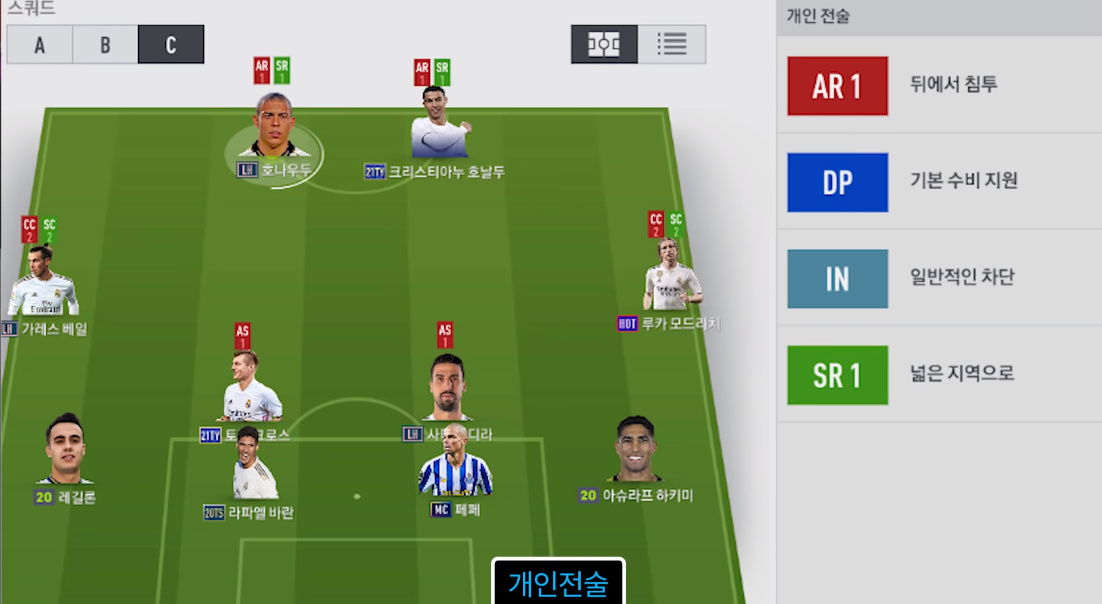Switch to squad tab A

(x=39, y=45)
